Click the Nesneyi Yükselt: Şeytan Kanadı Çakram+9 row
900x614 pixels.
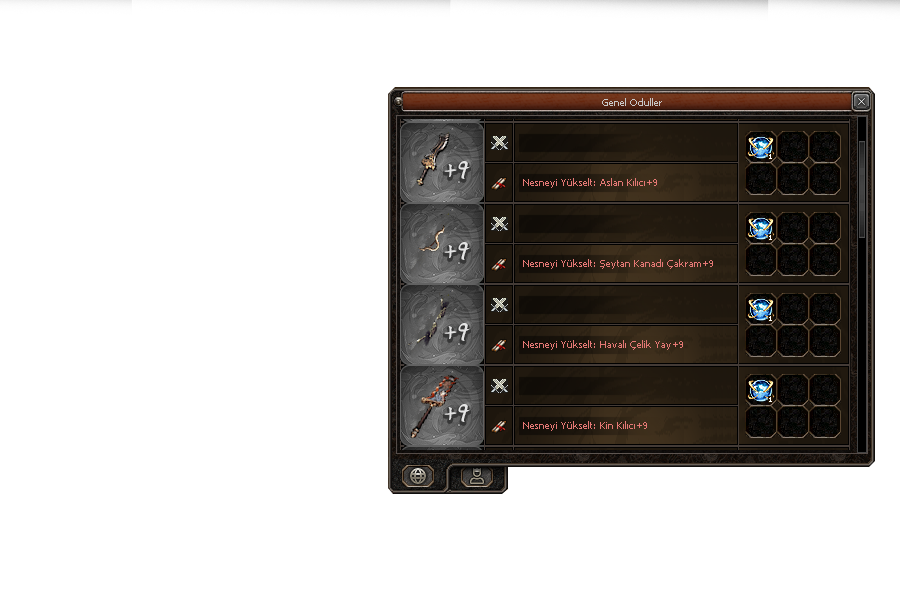[625, 264]
